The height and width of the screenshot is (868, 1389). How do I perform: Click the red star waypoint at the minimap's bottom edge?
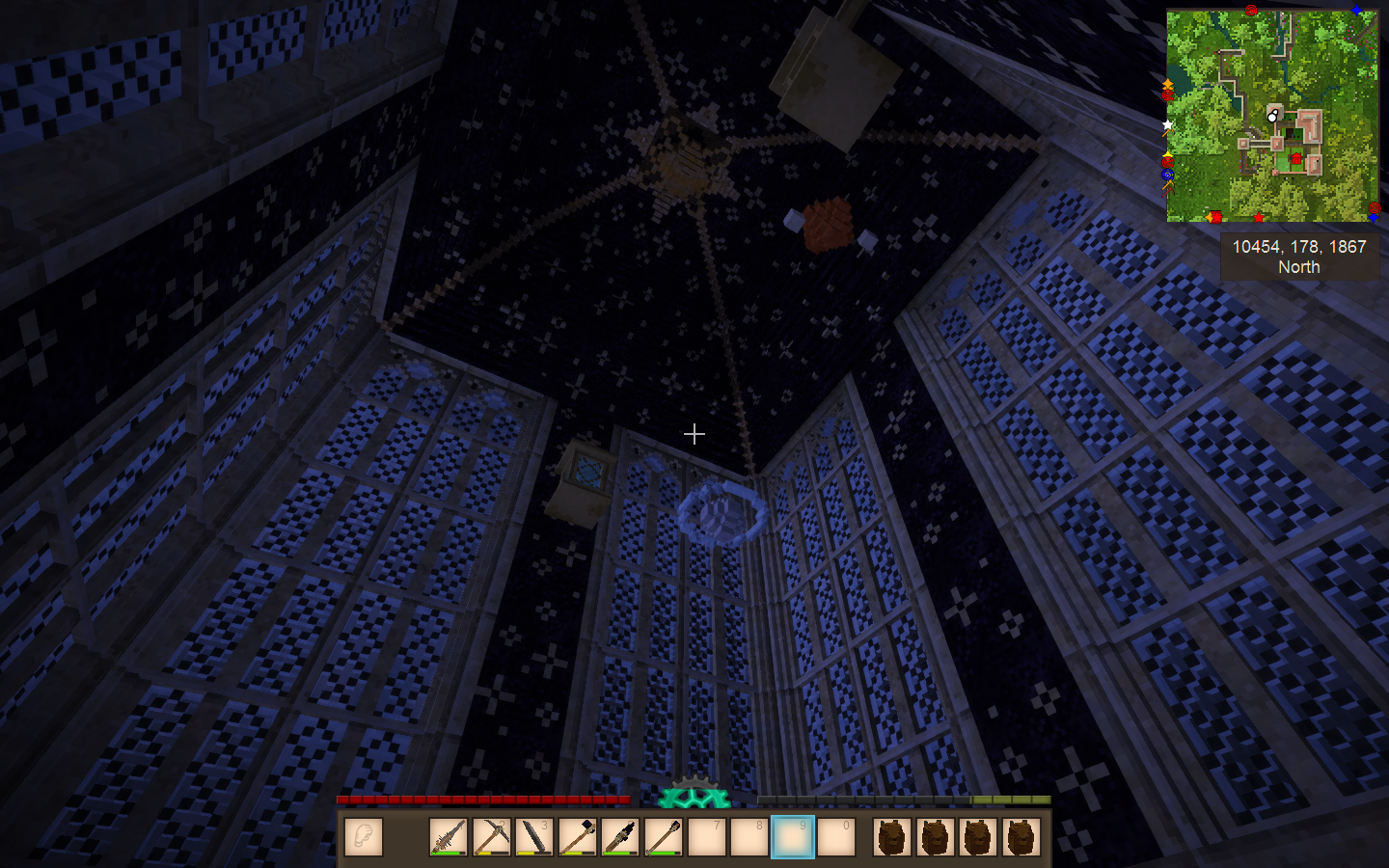[1259, 218]
